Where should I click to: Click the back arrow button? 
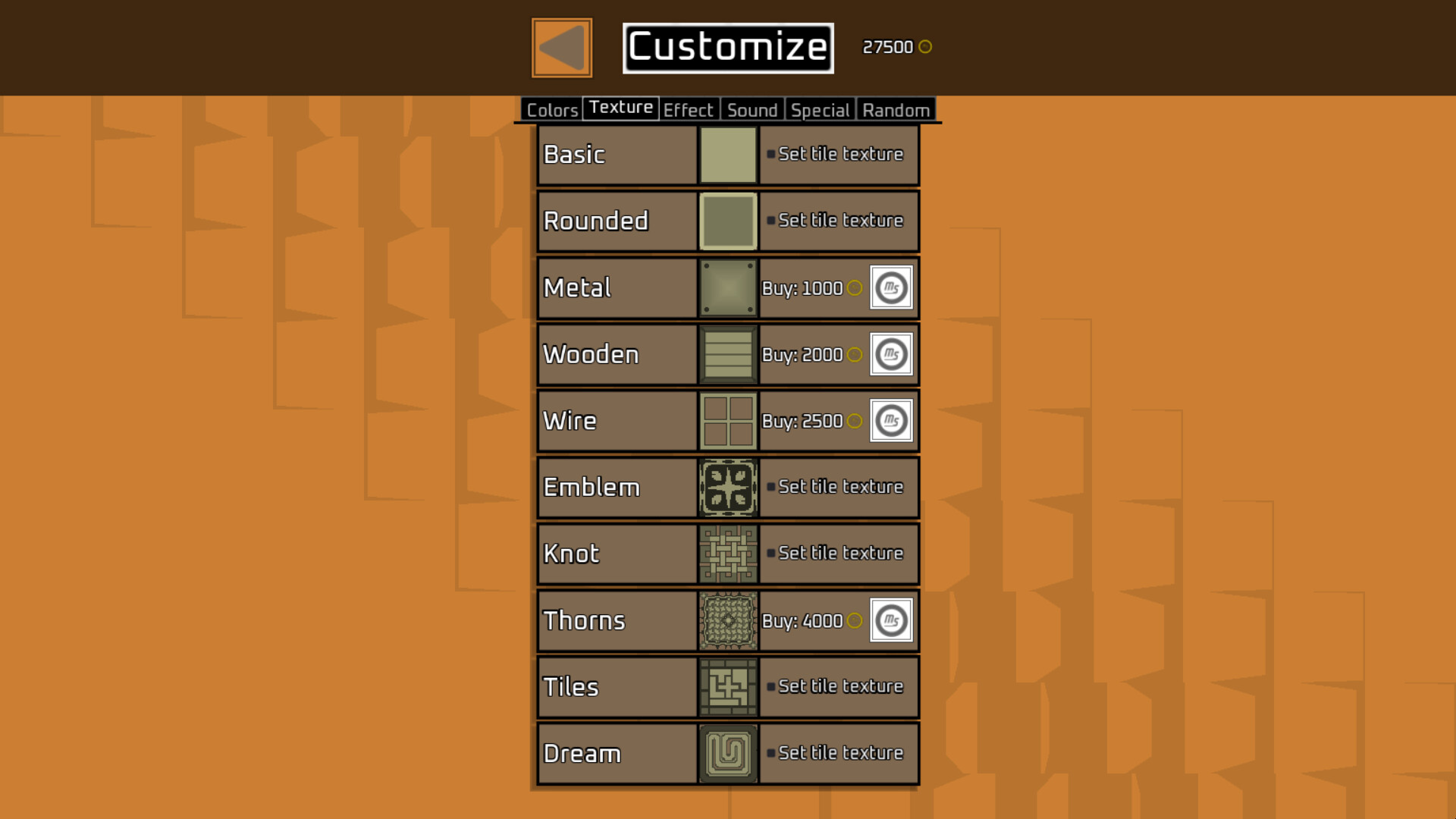[560, 46]
